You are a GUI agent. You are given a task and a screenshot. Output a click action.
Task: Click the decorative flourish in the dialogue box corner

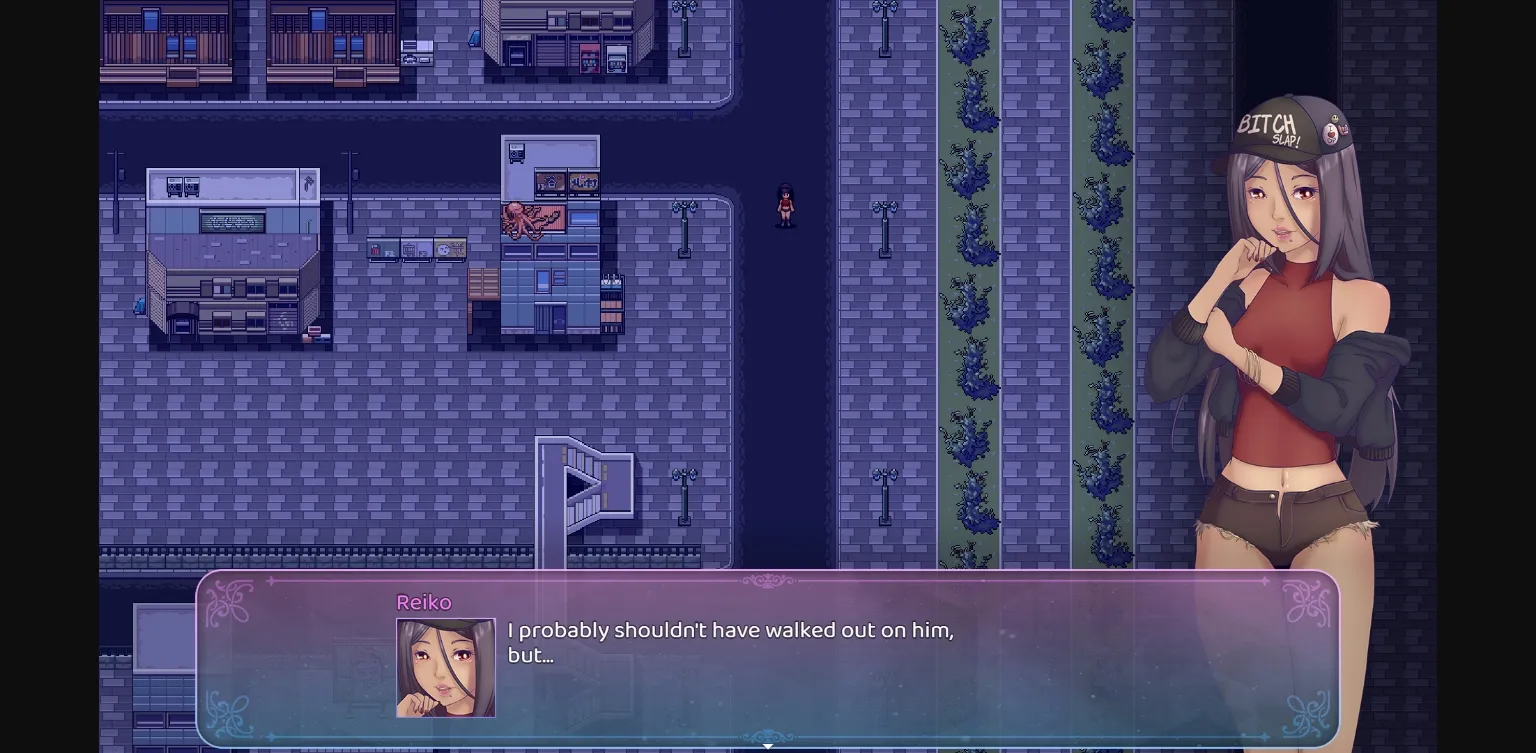230,600
